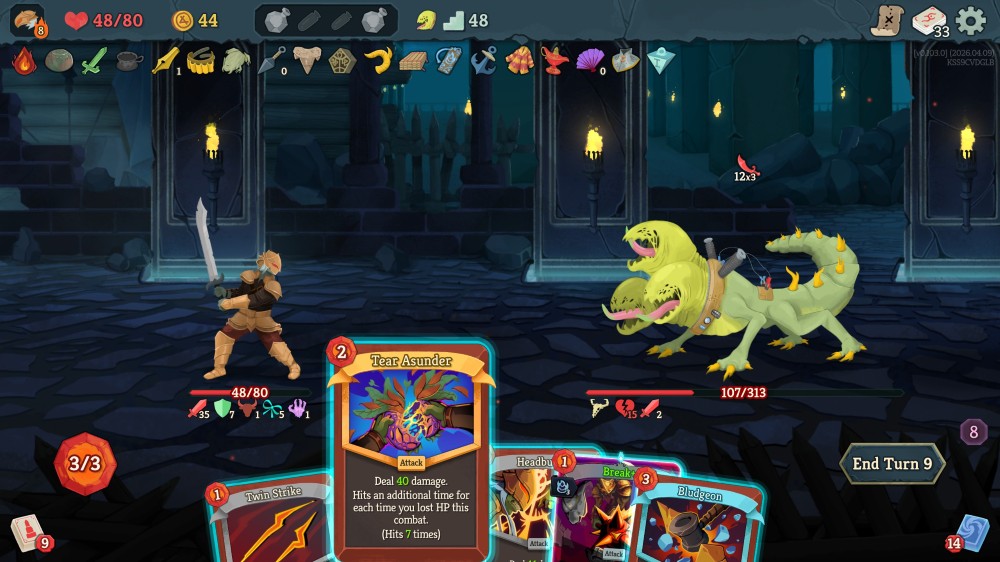Select the Twin Strike card
Screen dimensions: 1000x562
[x=268, y=522]
